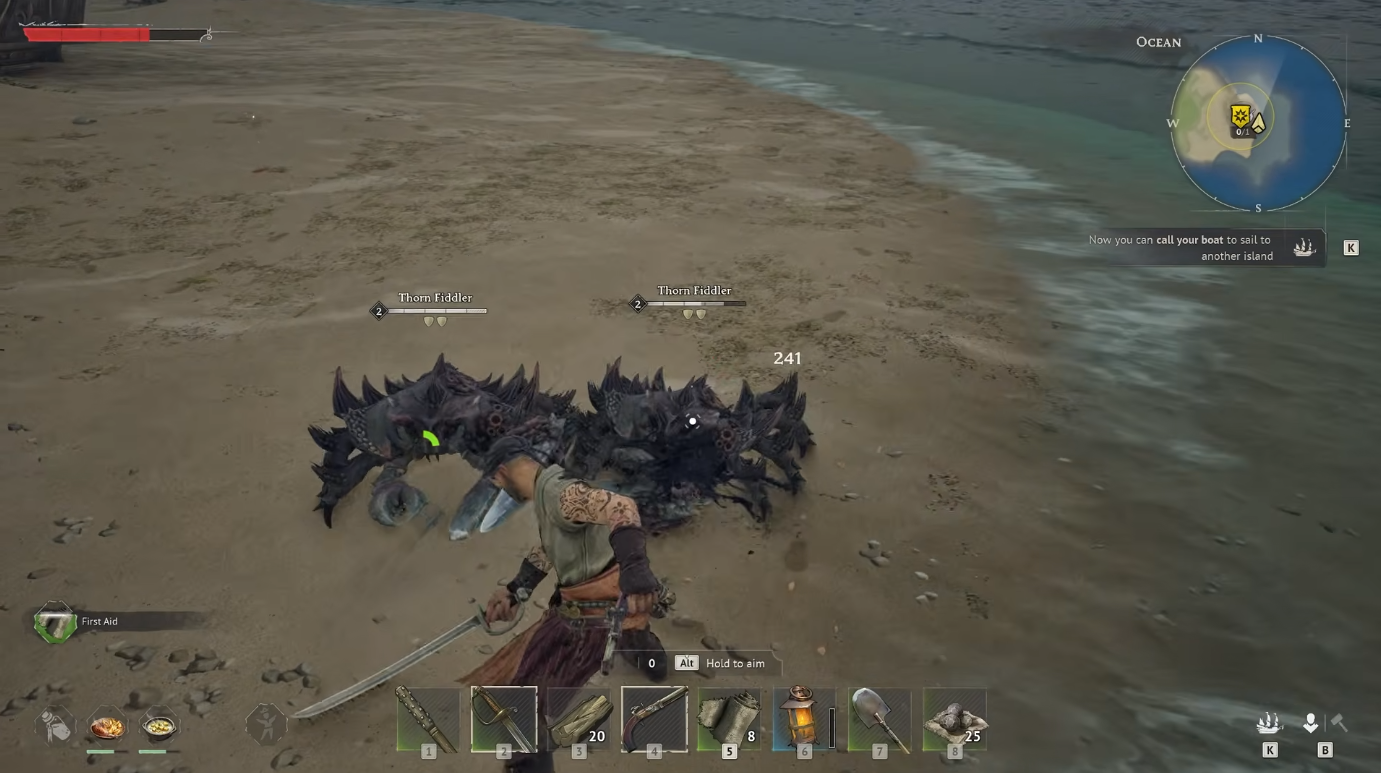Click the character stance icon
The image size is (1381, 773).
[266, 724]
